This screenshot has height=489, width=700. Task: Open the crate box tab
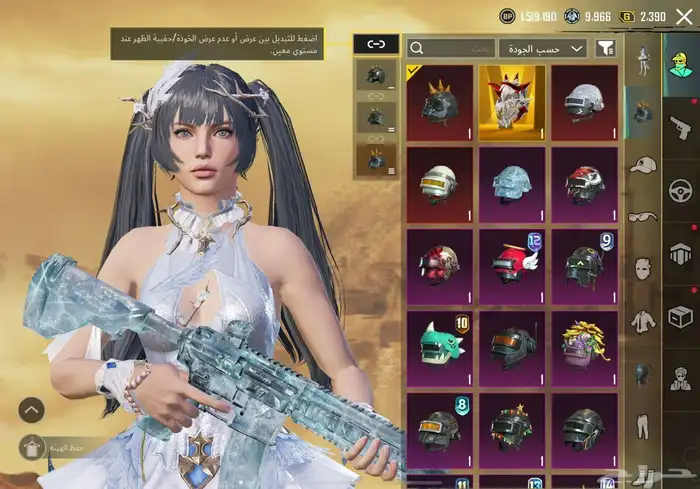[681, 316]
